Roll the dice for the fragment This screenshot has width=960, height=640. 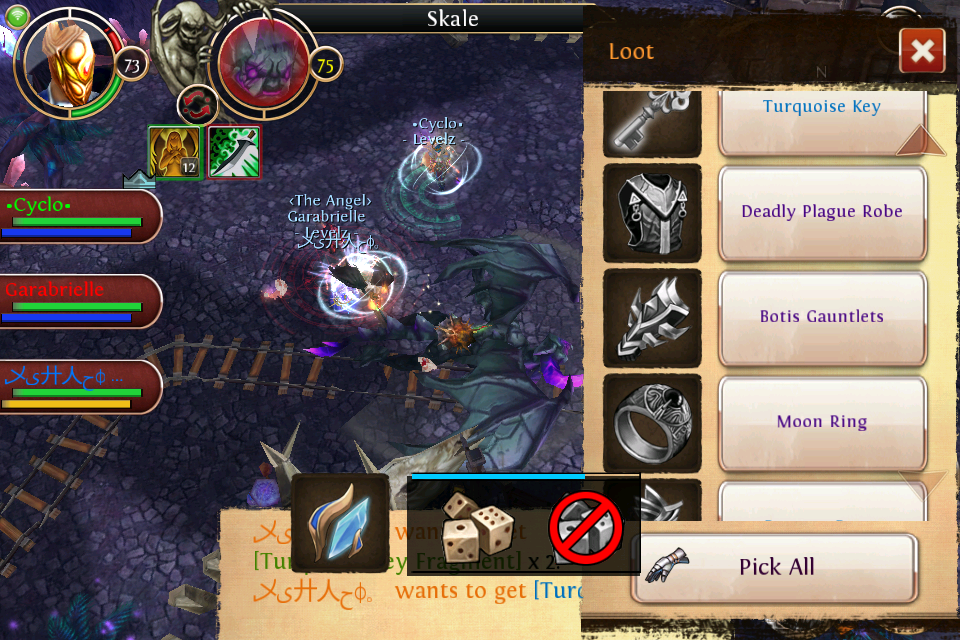478,525
